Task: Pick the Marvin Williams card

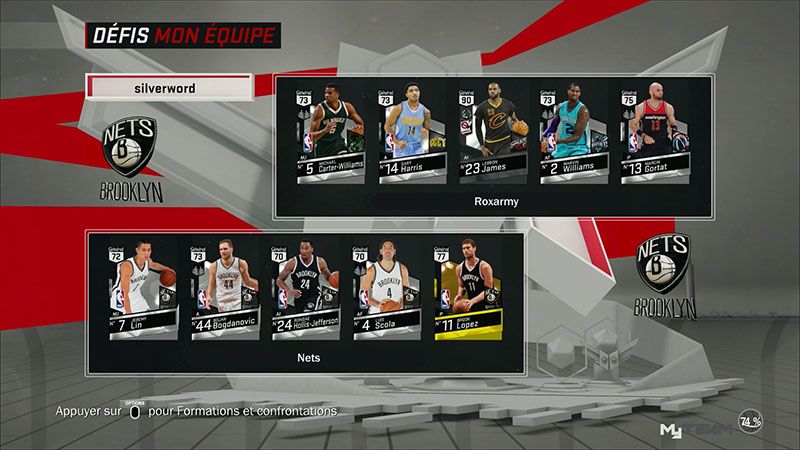Action: tap(569, 133)
